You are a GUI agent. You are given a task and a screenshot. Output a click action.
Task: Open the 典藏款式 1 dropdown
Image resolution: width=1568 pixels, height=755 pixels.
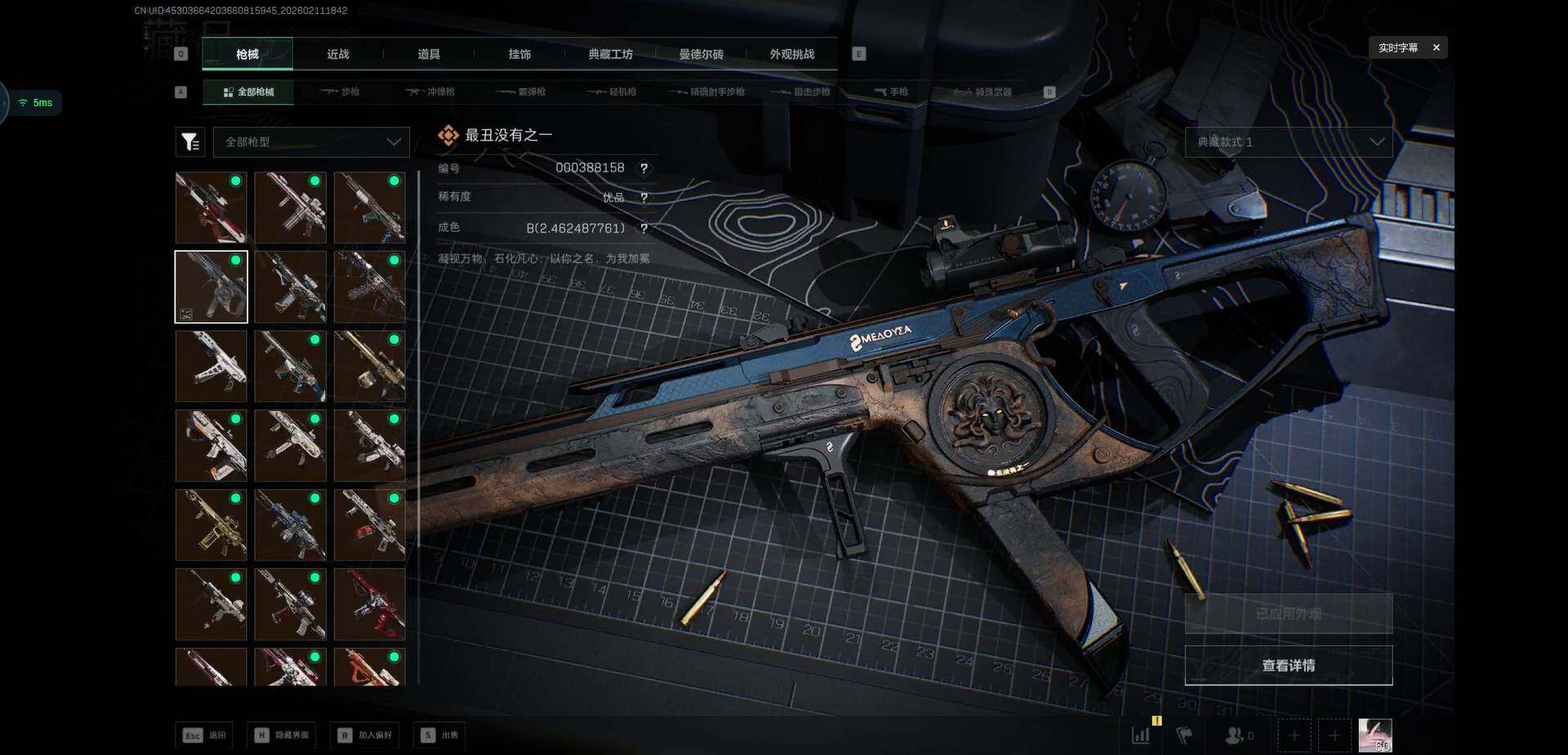(x=1288, y=142)
